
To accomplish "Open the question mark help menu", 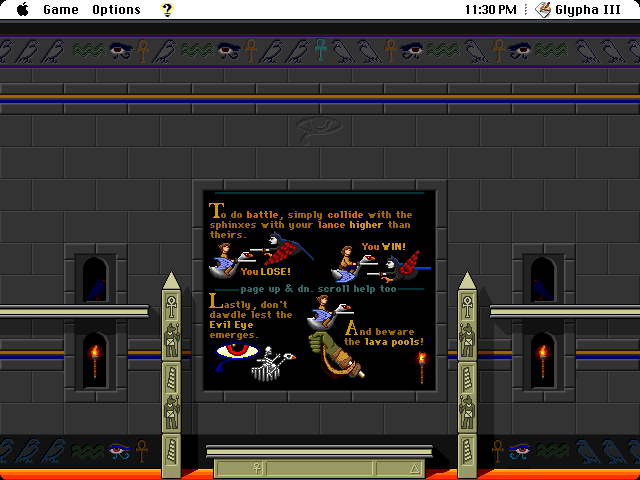I will coord(167,10).
